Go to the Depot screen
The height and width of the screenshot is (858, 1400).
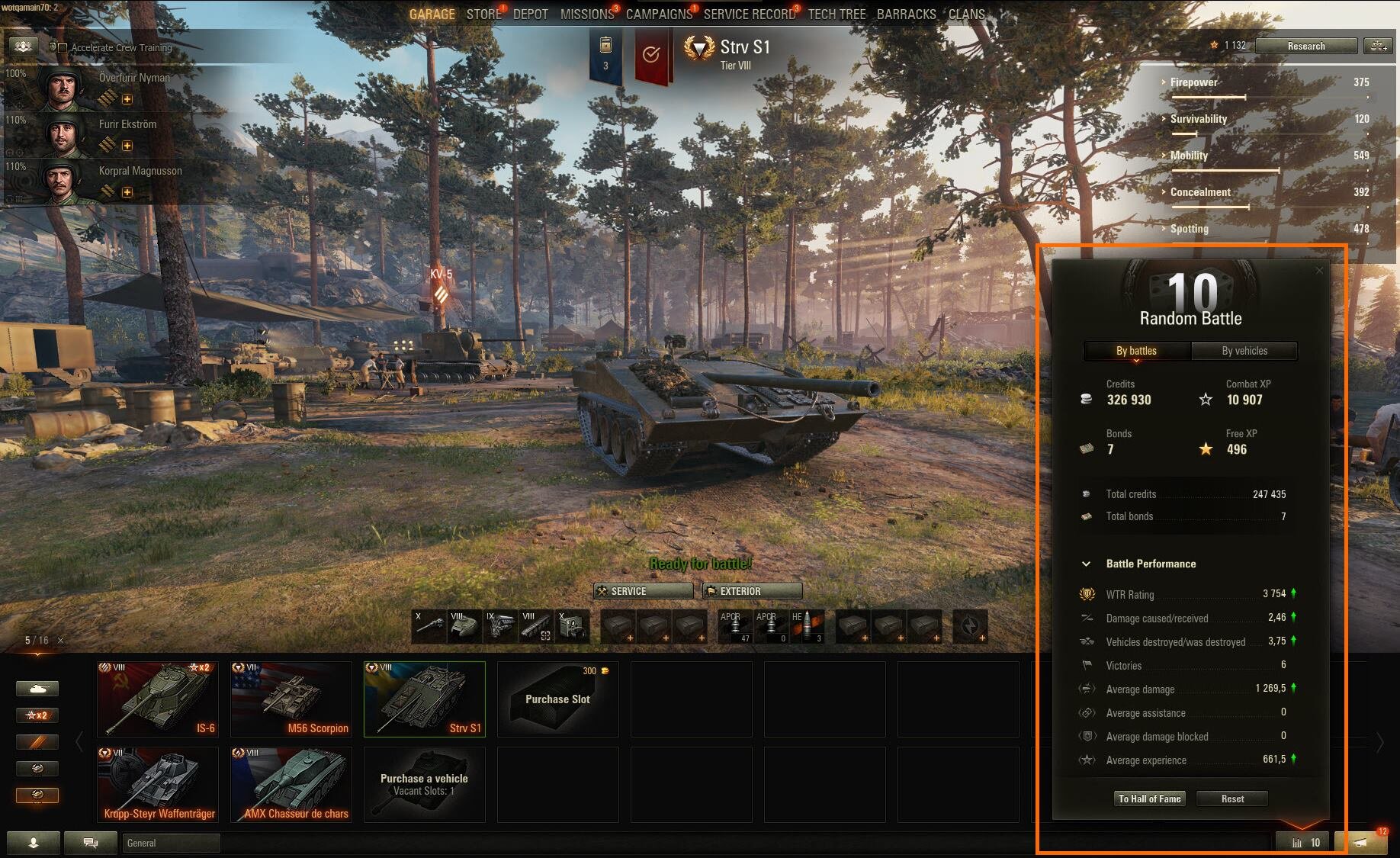point(530,14)
